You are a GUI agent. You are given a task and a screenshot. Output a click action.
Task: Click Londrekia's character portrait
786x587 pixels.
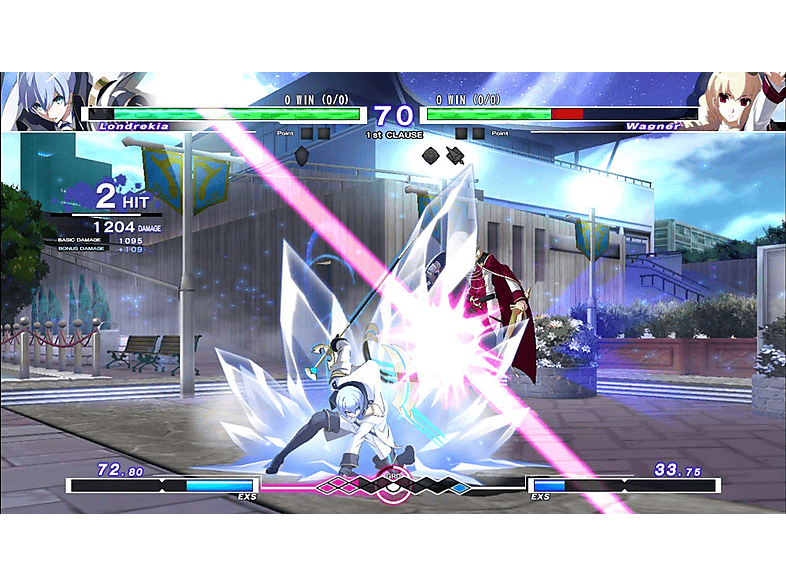click(x=45, y=101)
